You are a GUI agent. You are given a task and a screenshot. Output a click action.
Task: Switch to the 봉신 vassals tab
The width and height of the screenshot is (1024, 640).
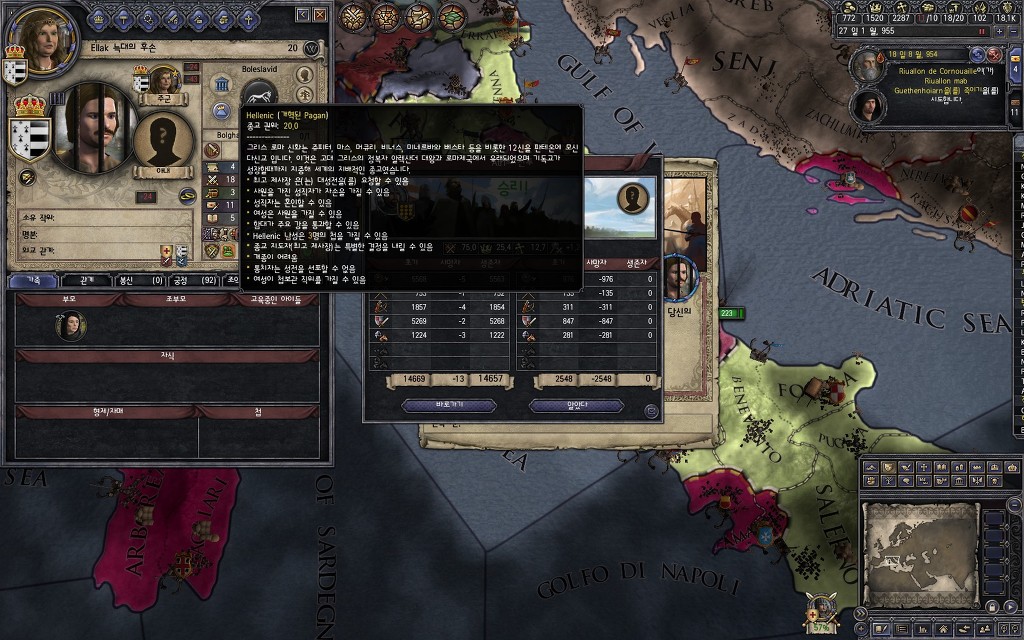[140, 281]
